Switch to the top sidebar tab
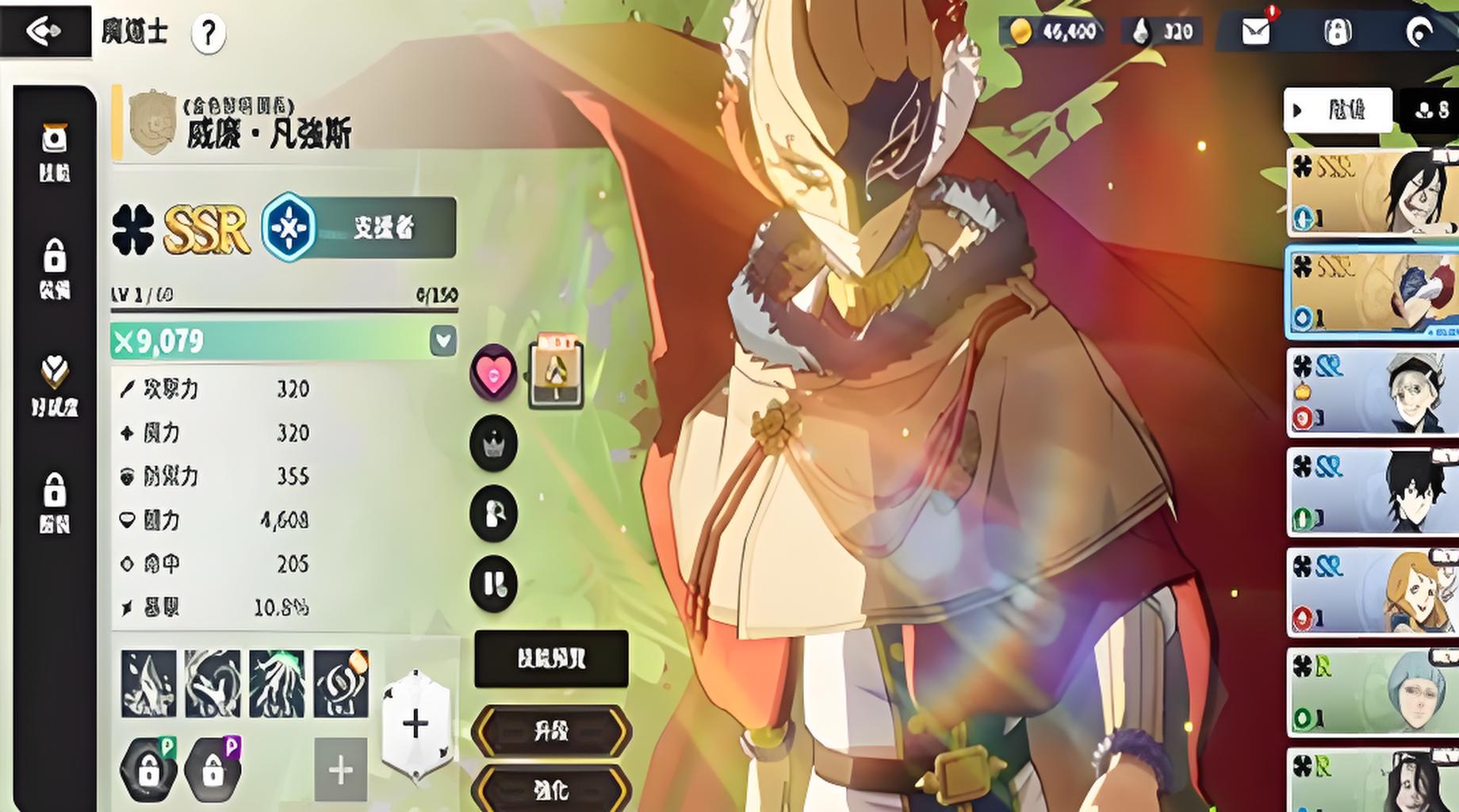 [x=55, y=151]
